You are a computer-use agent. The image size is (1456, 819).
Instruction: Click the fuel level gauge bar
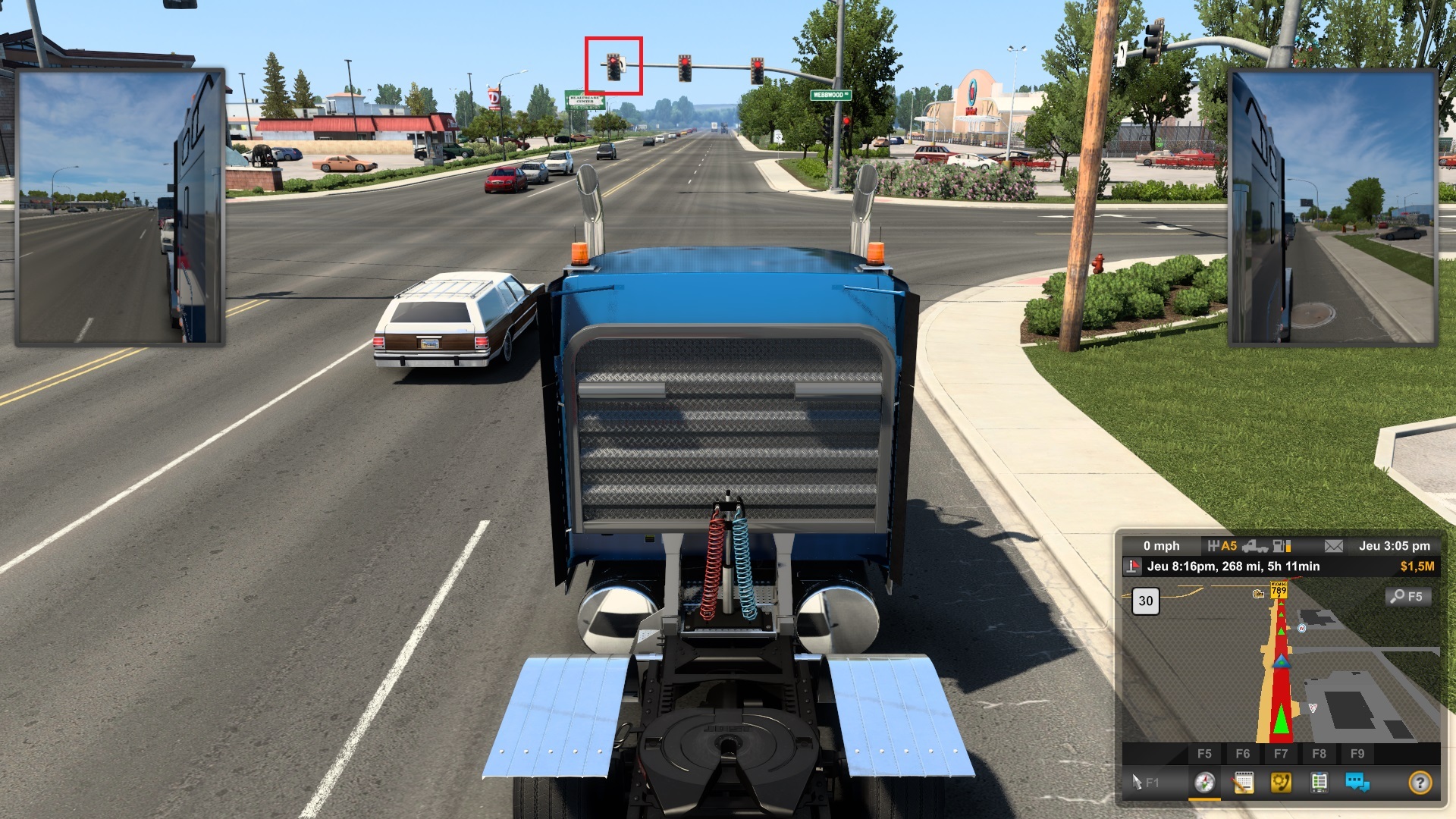(x=1282, y=546)
